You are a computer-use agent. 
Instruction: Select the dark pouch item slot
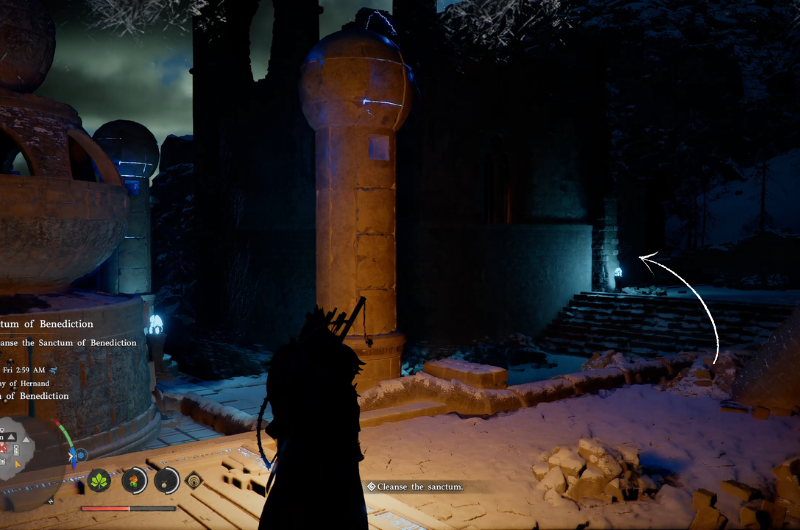point(166,480)
